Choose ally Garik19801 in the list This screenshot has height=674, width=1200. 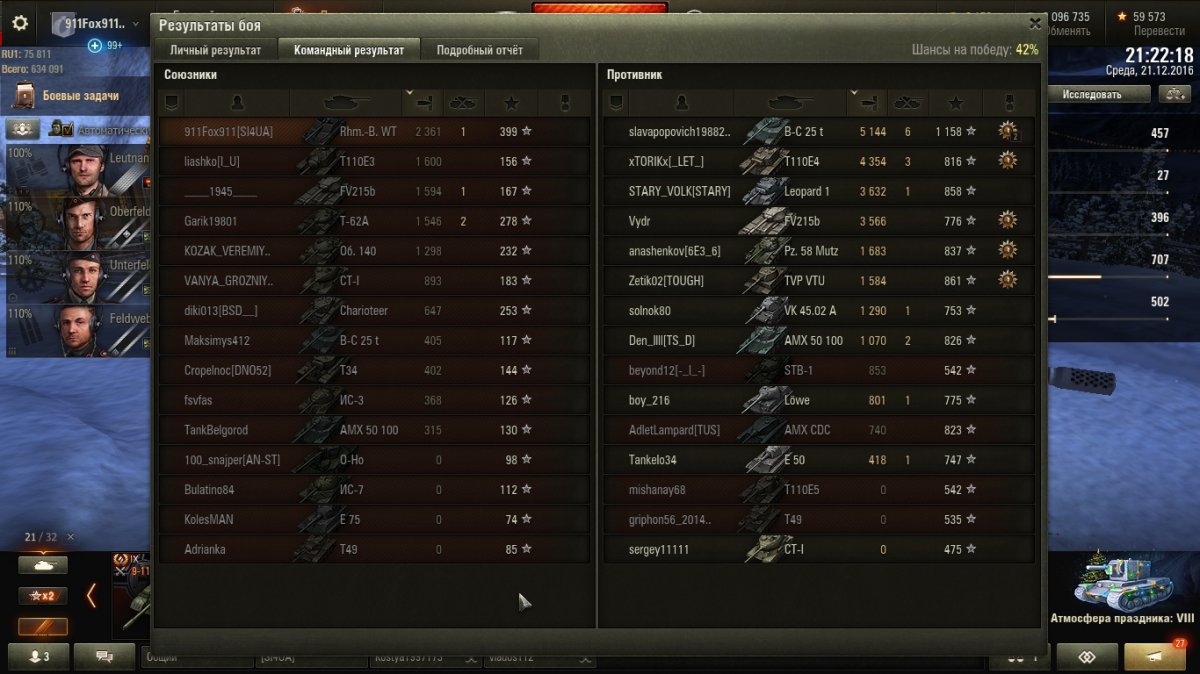pyautogui.click(x=374, y=221)
